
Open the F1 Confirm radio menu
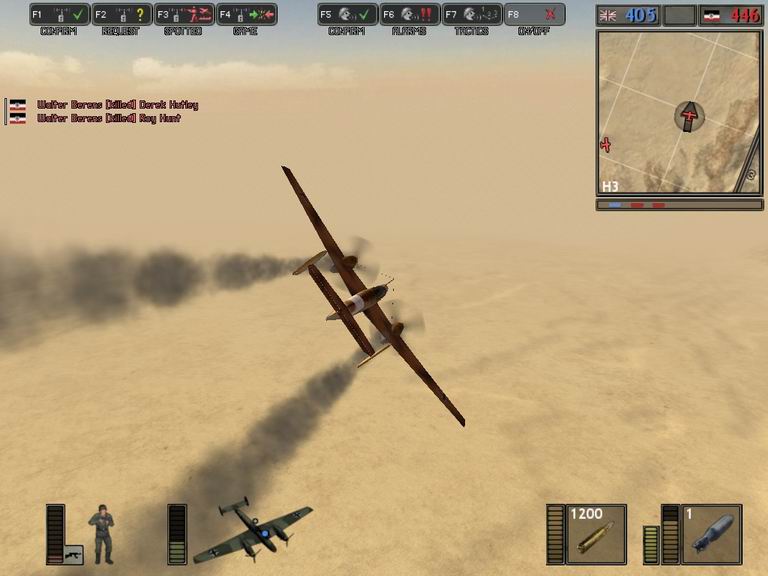point(59,15)
